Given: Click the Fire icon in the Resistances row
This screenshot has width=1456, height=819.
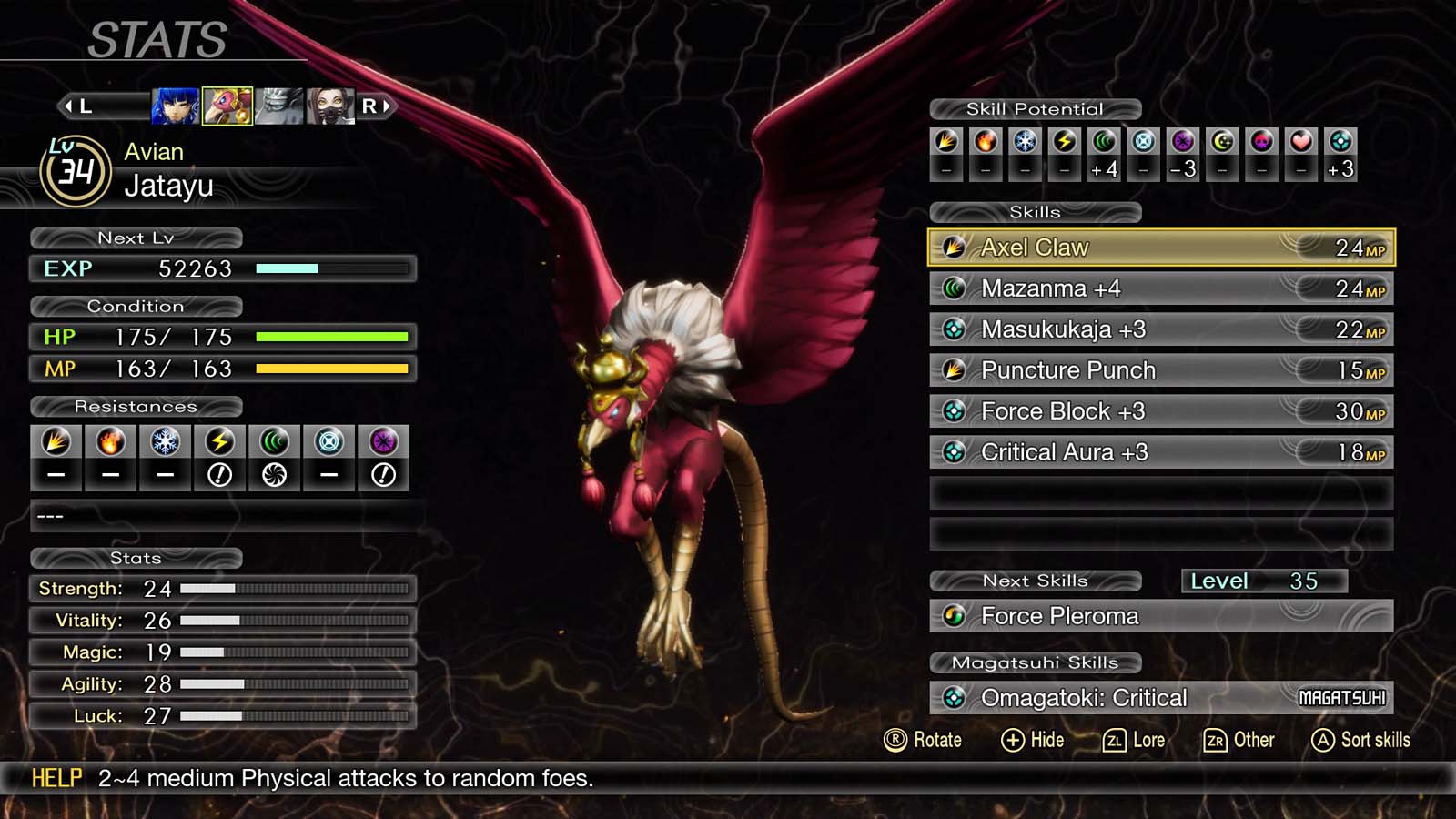Looking at the screenshot, I should pyautogui.click(x=110, y=441).
